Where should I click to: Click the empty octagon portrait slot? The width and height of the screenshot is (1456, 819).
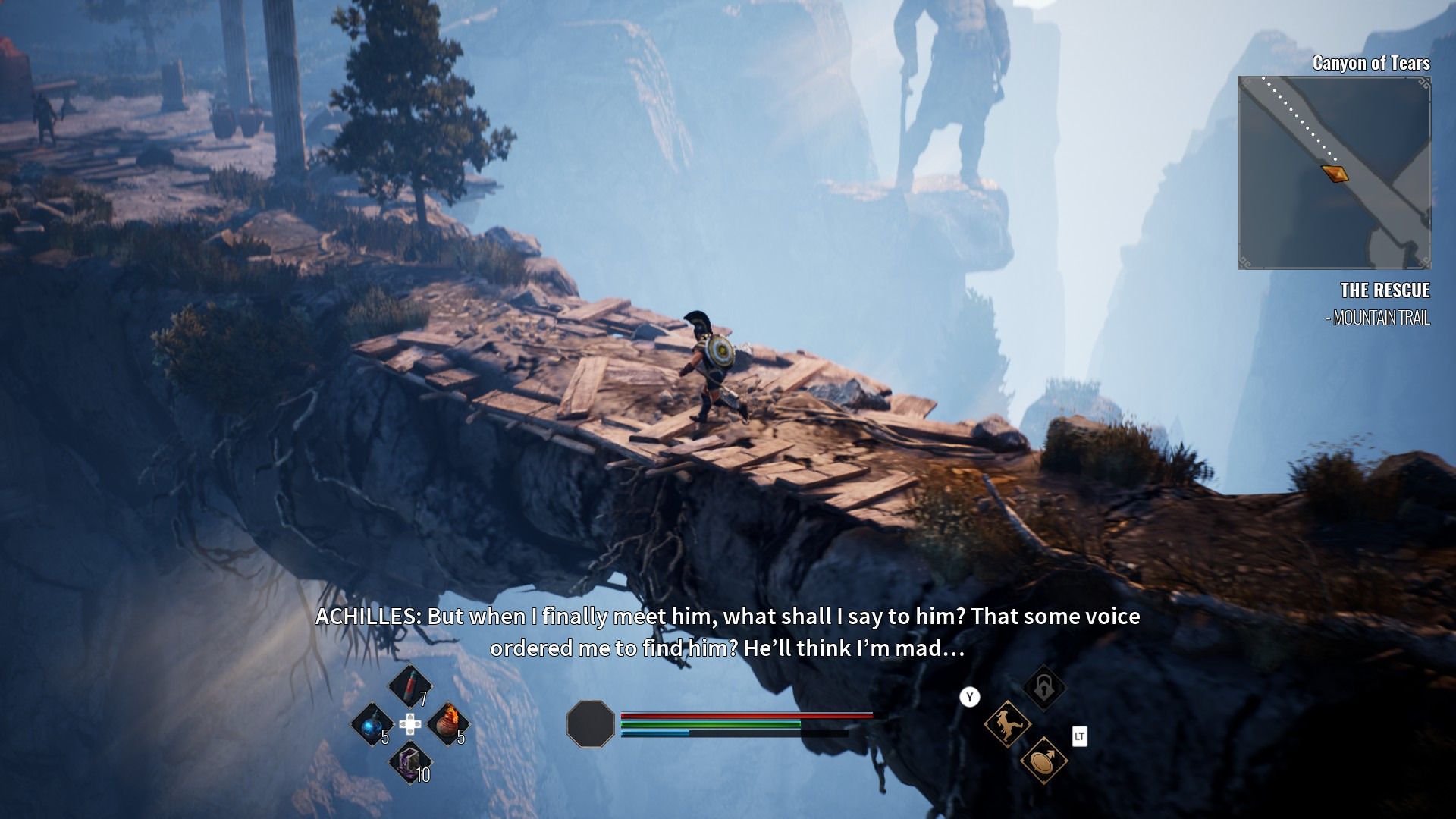(x=591, y=724)
